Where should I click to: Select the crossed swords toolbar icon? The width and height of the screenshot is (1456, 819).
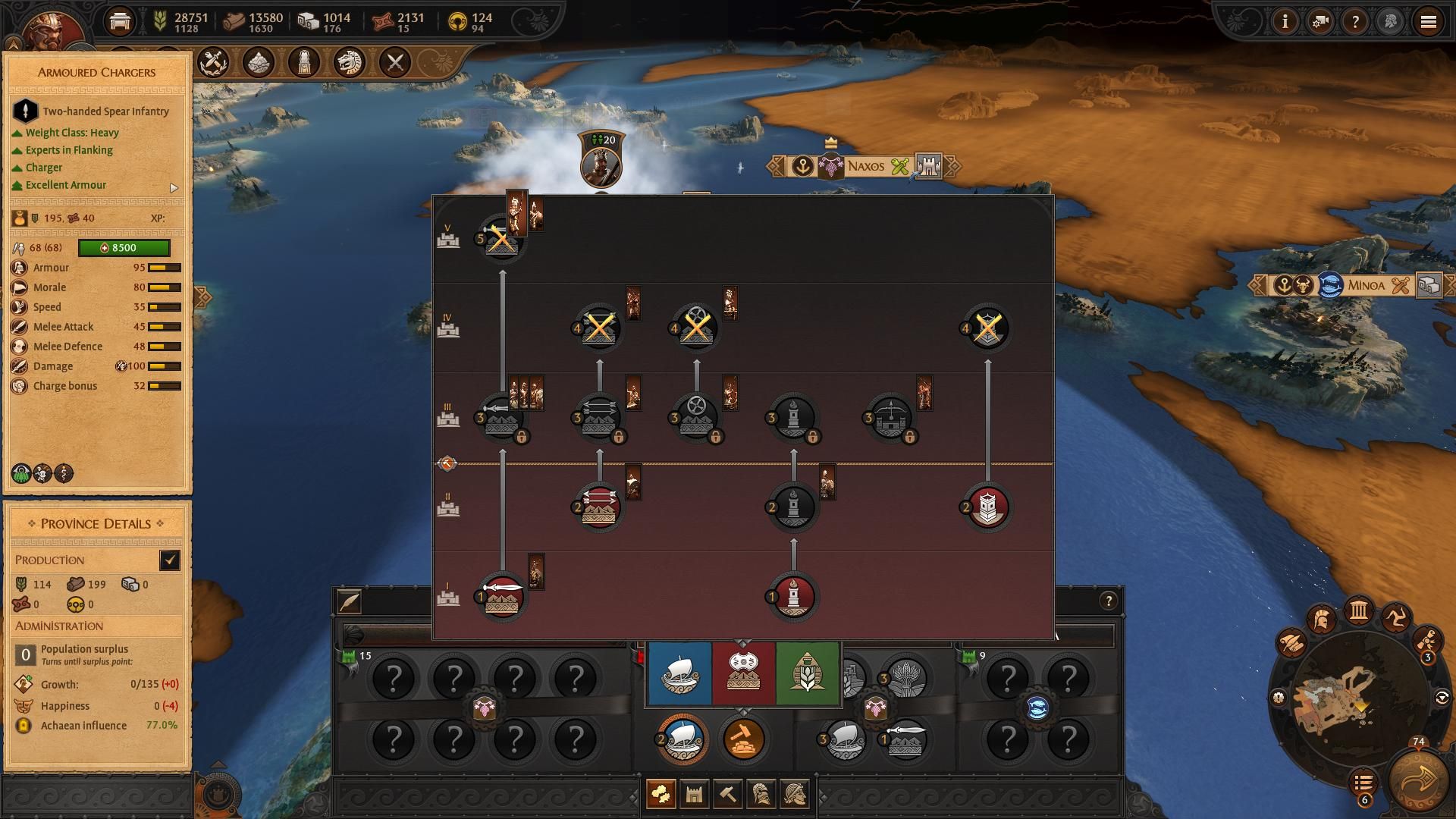394,63
